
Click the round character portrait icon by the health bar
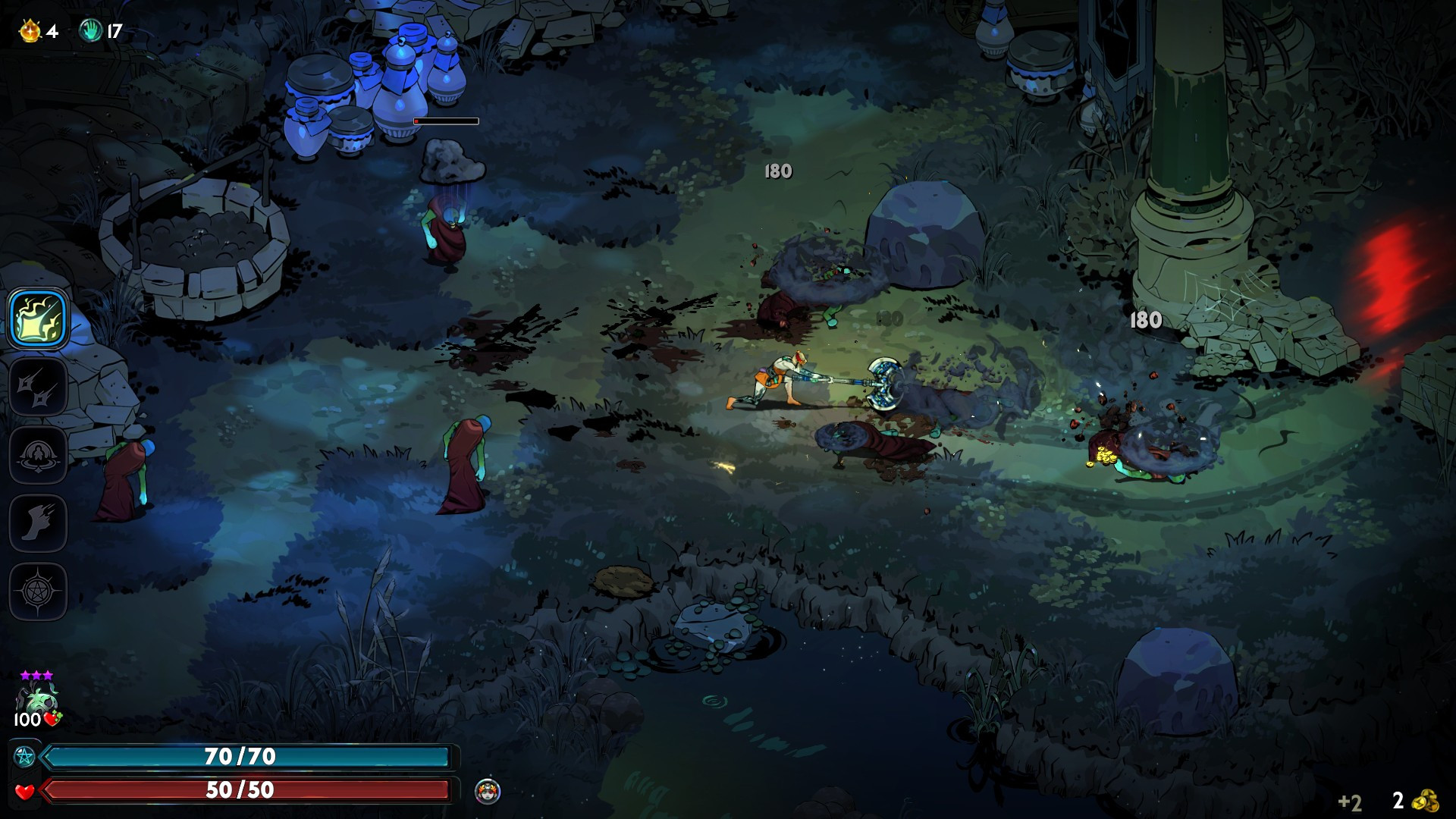pos(488,791)
